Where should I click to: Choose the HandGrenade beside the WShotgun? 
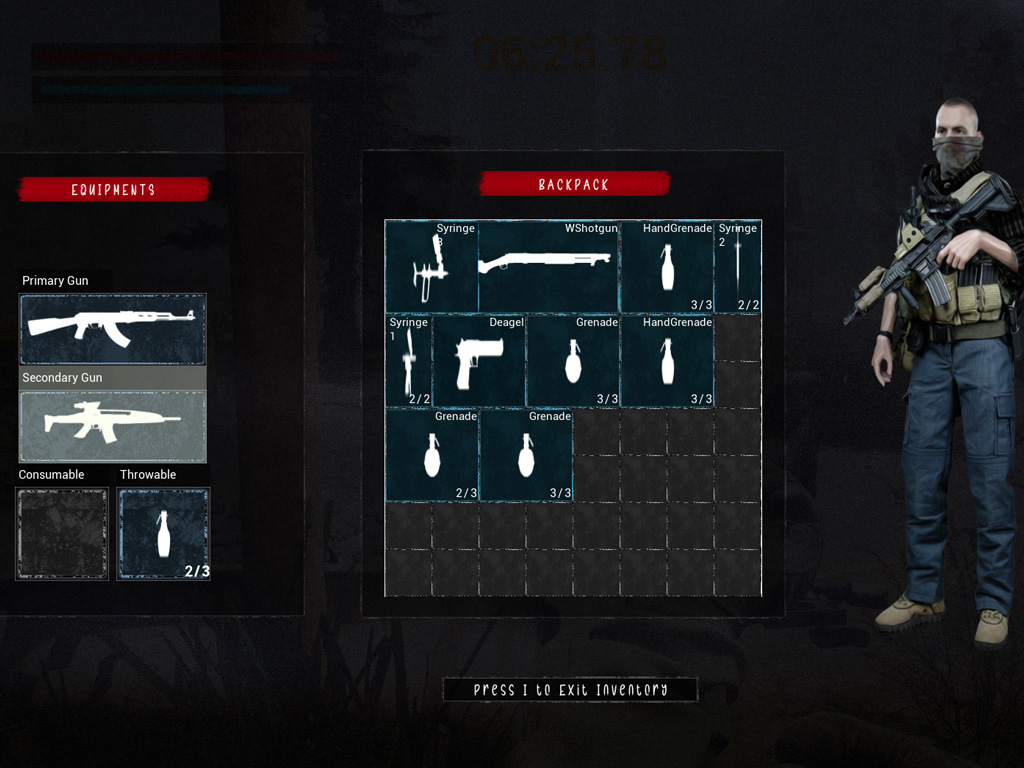tap(667, 267)
